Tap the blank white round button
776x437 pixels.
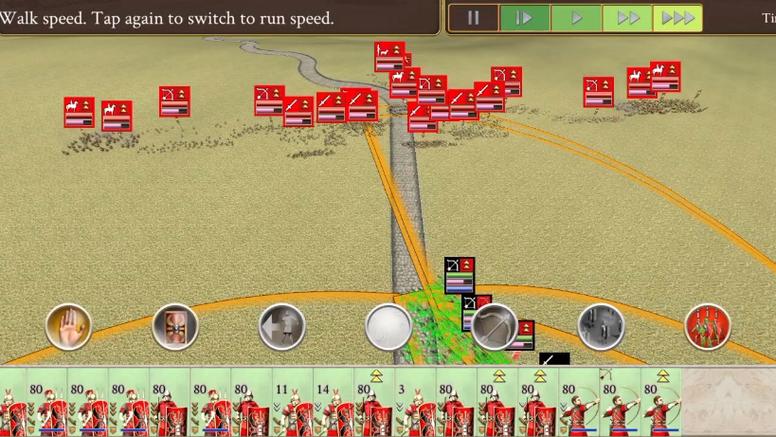pos(388,326)
